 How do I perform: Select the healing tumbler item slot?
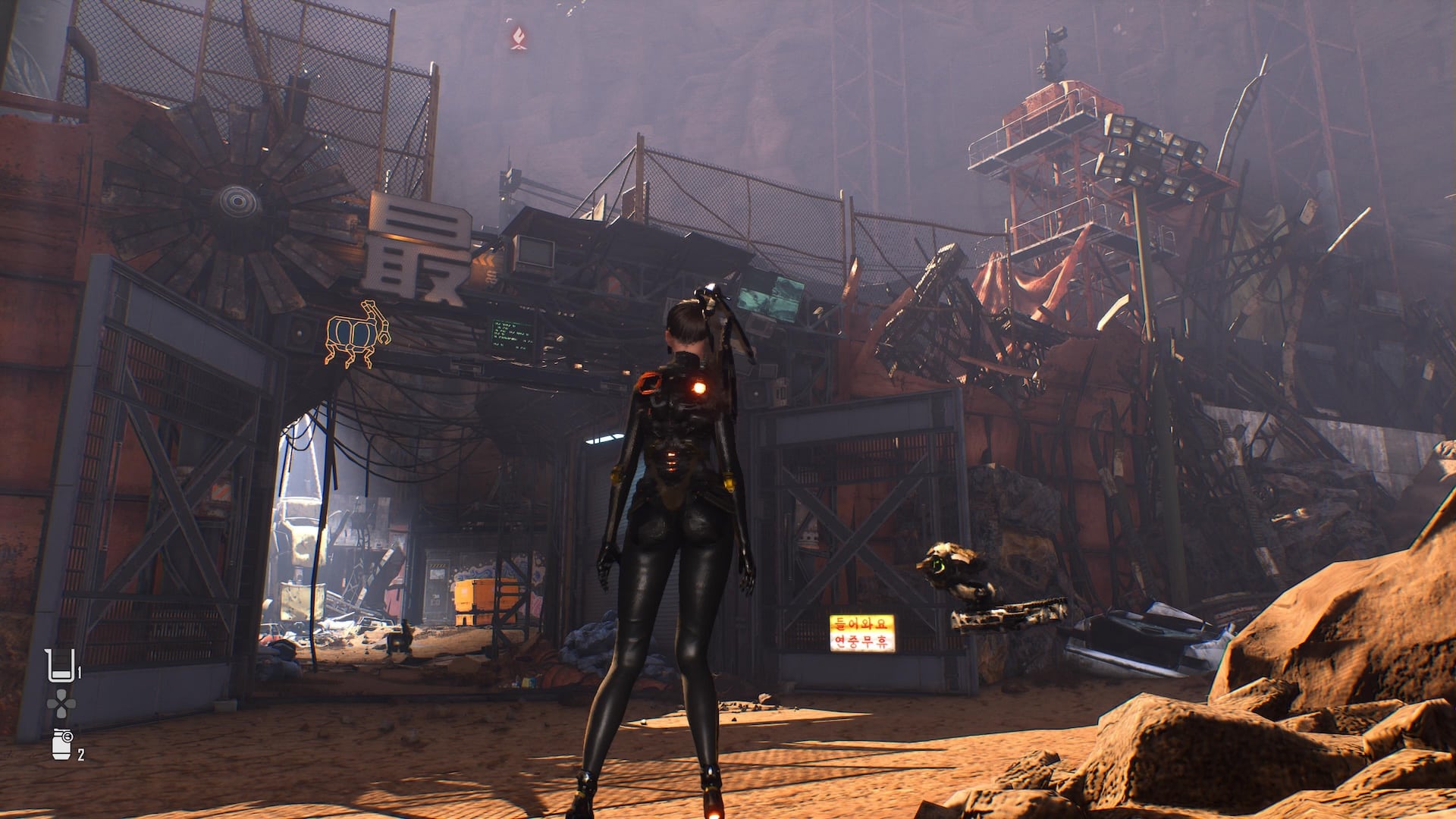click(61, 665)
